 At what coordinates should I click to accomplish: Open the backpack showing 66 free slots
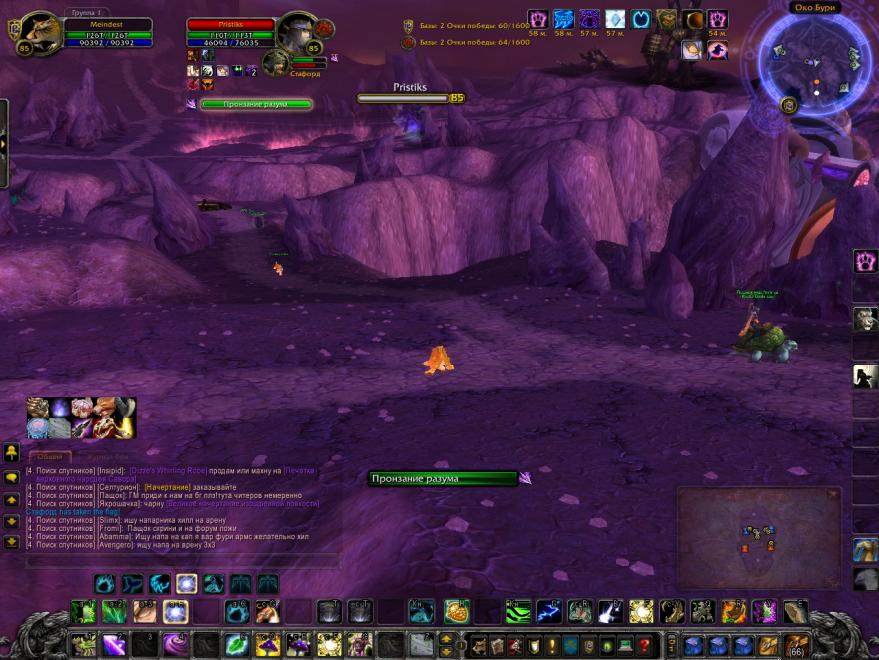coord(796,644)
